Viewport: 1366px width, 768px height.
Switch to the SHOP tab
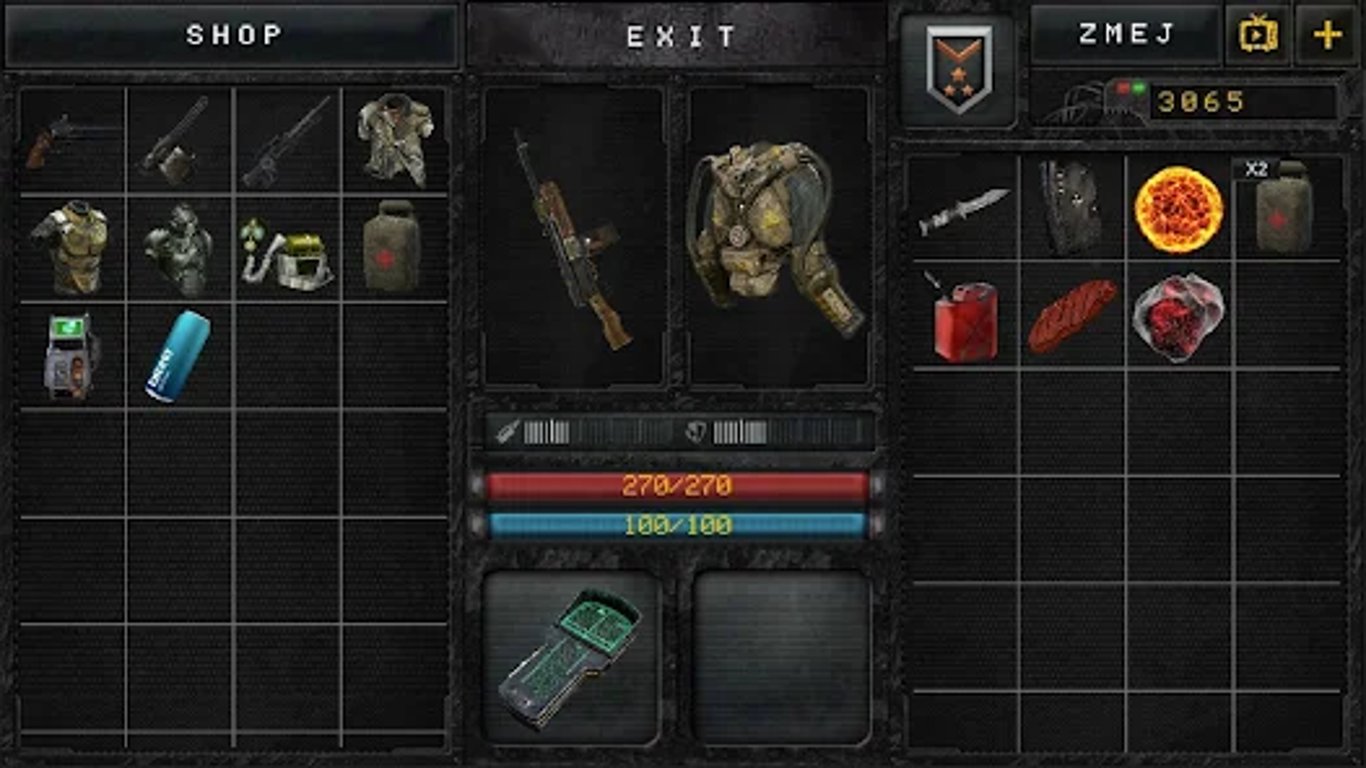tap(231, 36)
